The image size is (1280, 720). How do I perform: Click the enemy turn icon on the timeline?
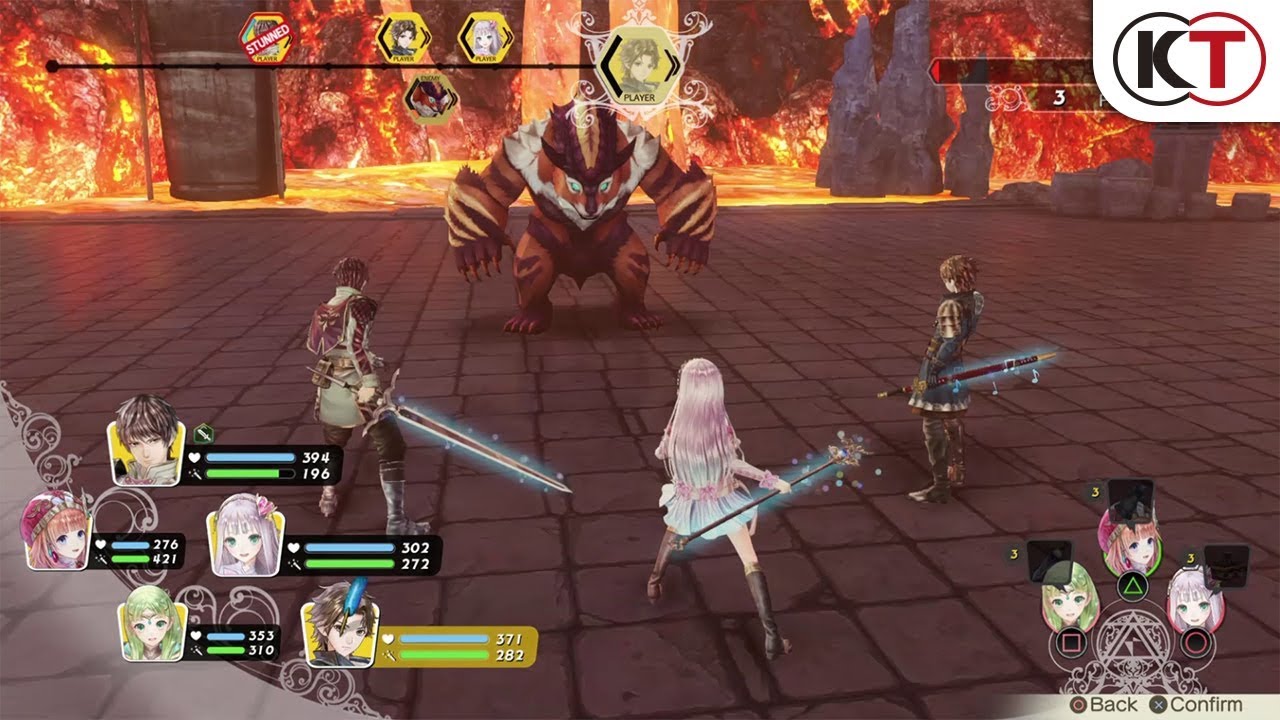431,99
